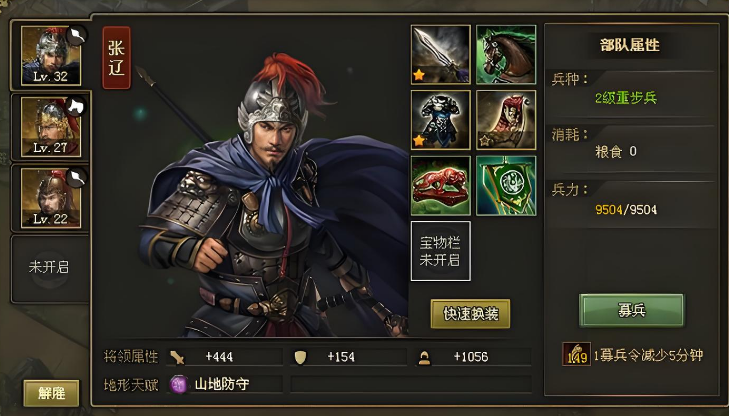The width and height of the screenshot is (729, 416).
Task: Choose the green banner flag slot
Action: (505, 185)
